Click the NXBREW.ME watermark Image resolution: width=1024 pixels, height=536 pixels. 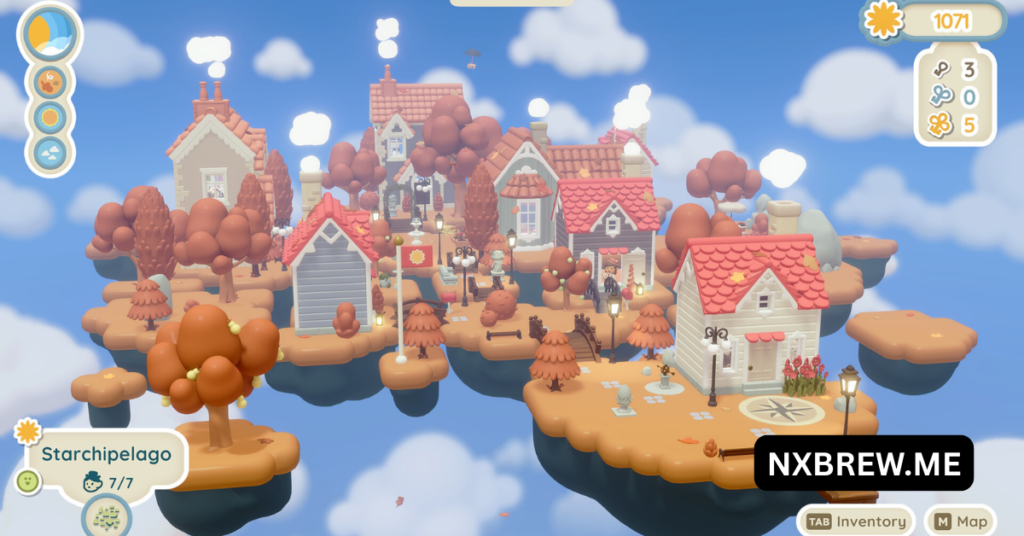click(863, 463)
